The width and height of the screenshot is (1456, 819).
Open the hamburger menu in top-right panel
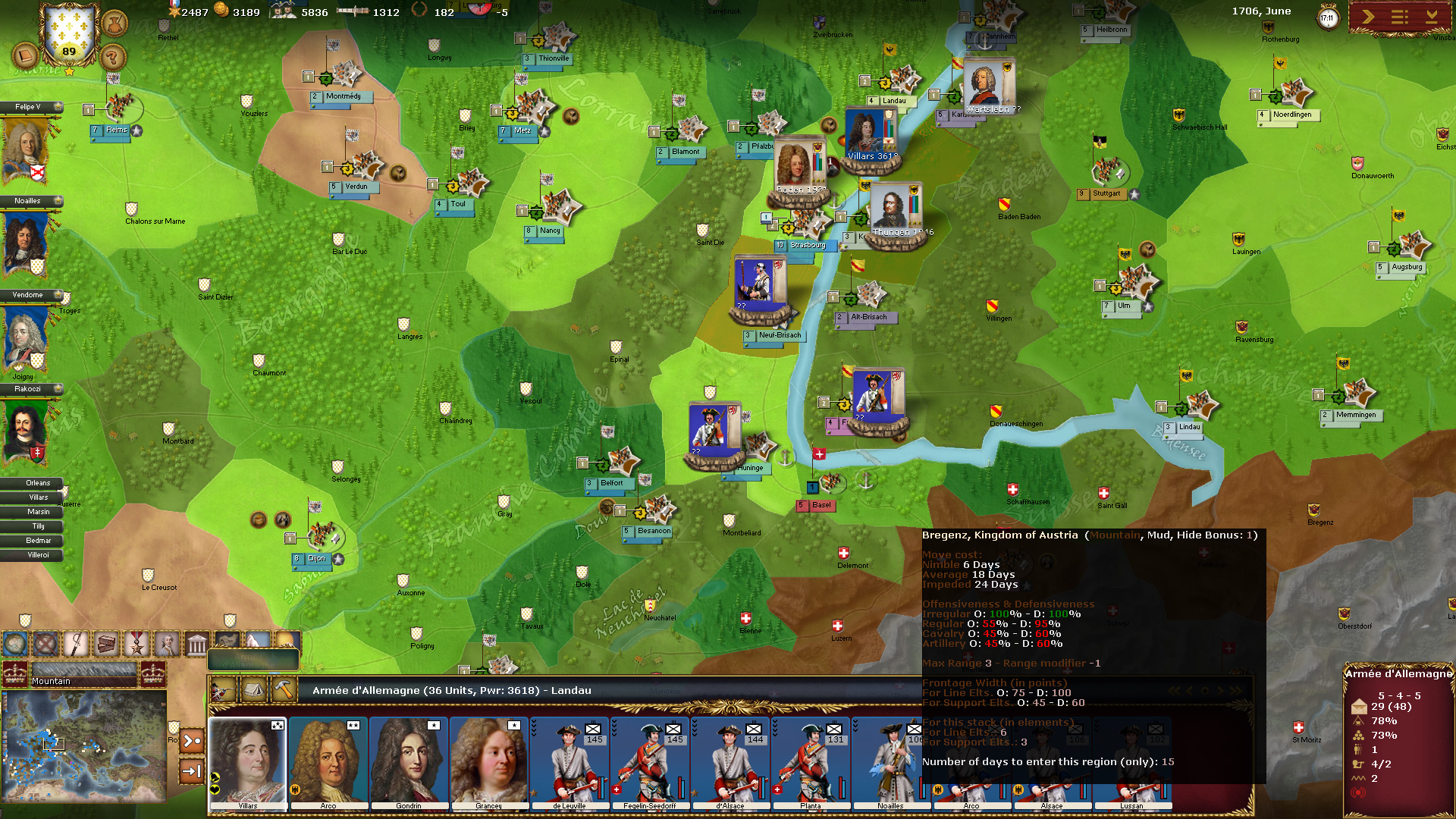[1399, 17]
